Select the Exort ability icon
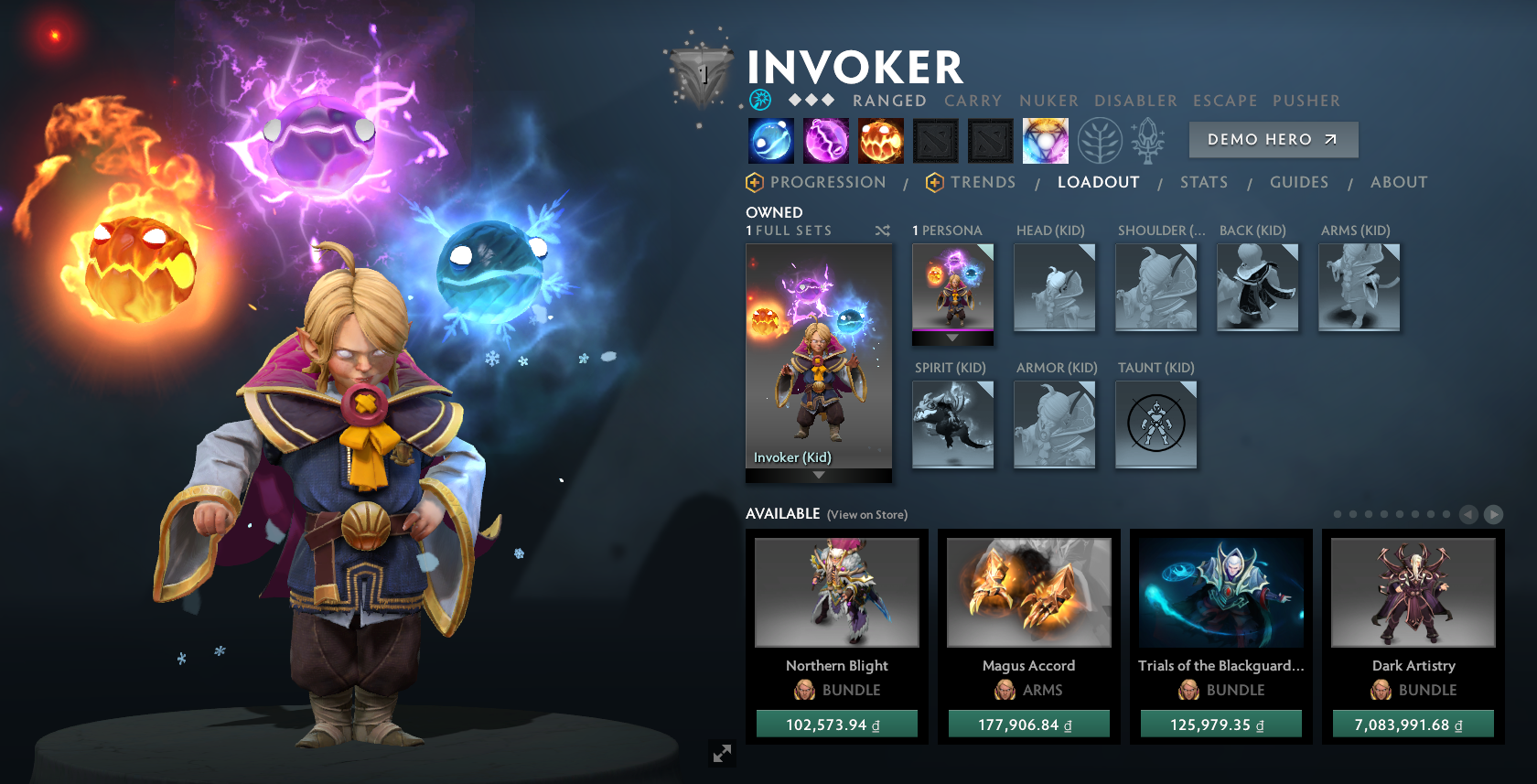 pyautogui.click(x=881, y=140)
